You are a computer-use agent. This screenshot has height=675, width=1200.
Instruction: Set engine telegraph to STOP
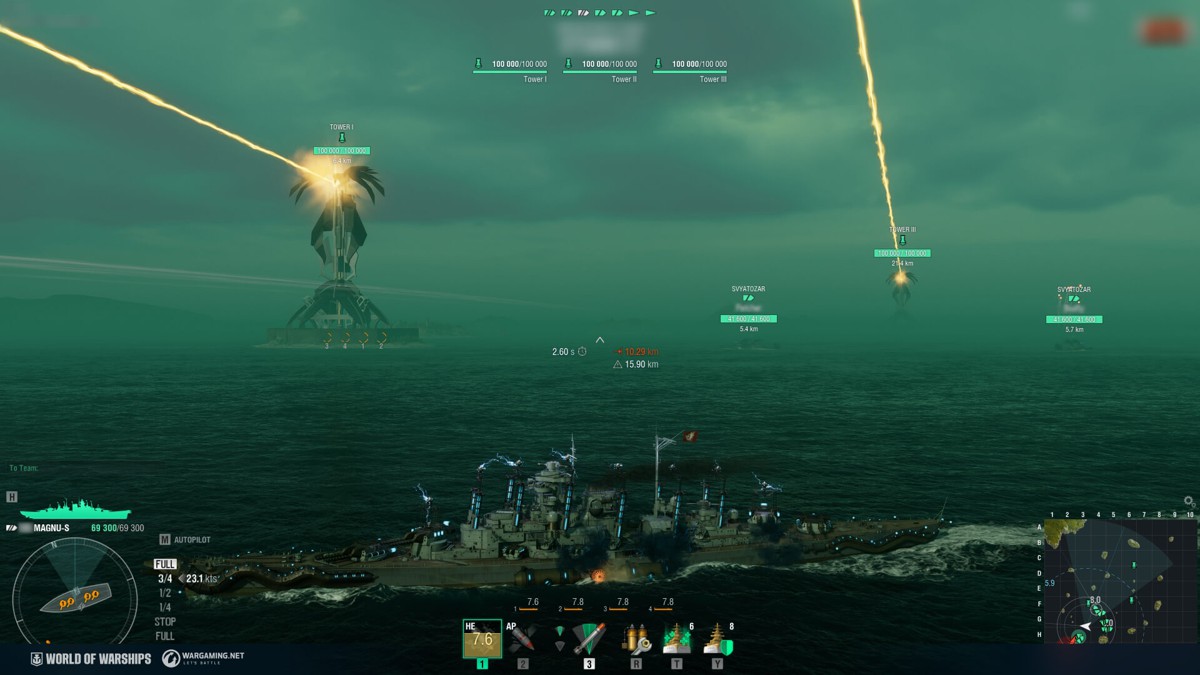[165, 621]
